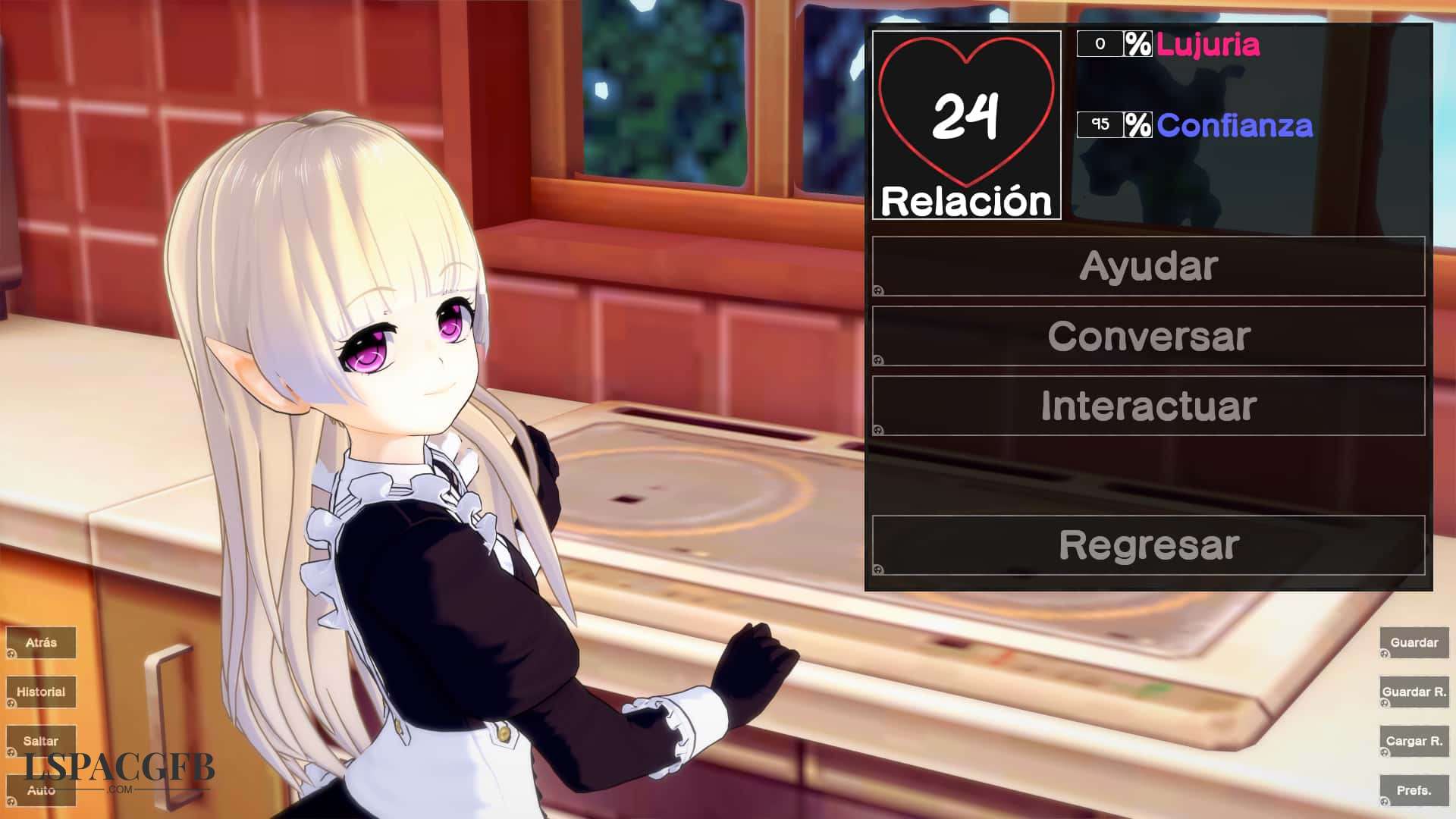Quick save with Guardar R.

(x=1414, y=692)
